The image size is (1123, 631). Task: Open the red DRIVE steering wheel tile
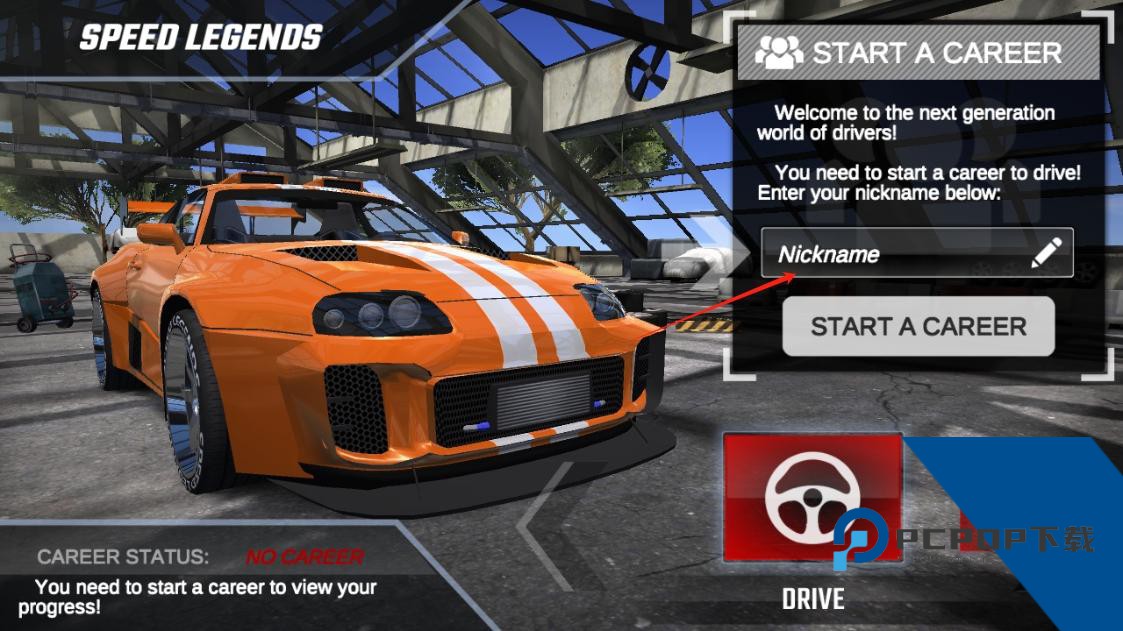[x=811, y=497]
